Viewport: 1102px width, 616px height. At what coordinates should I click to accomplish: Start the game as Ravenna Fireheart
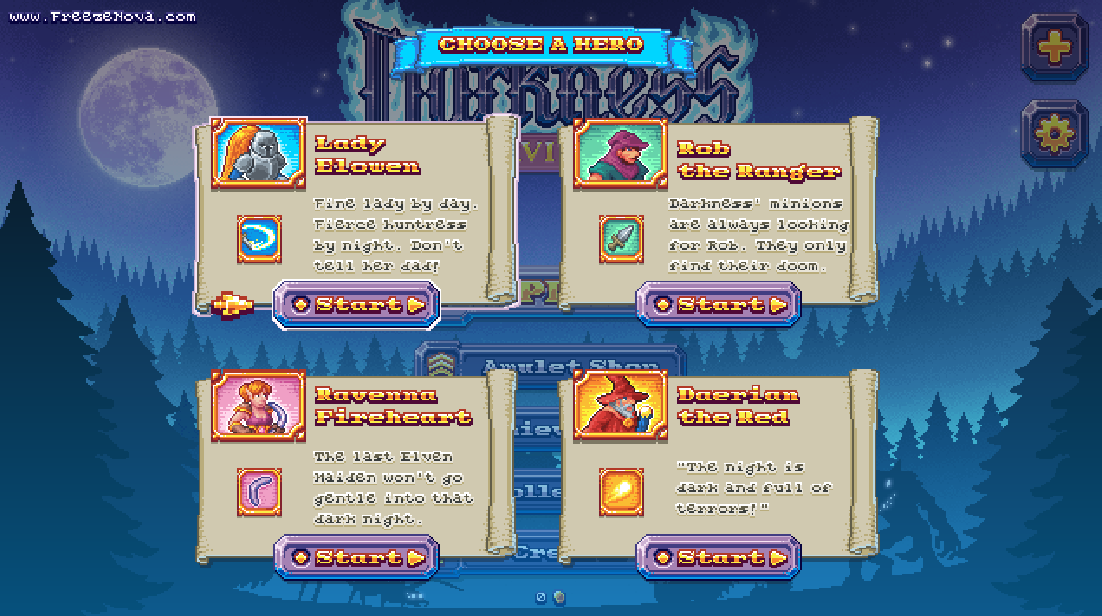coord(355,557)
